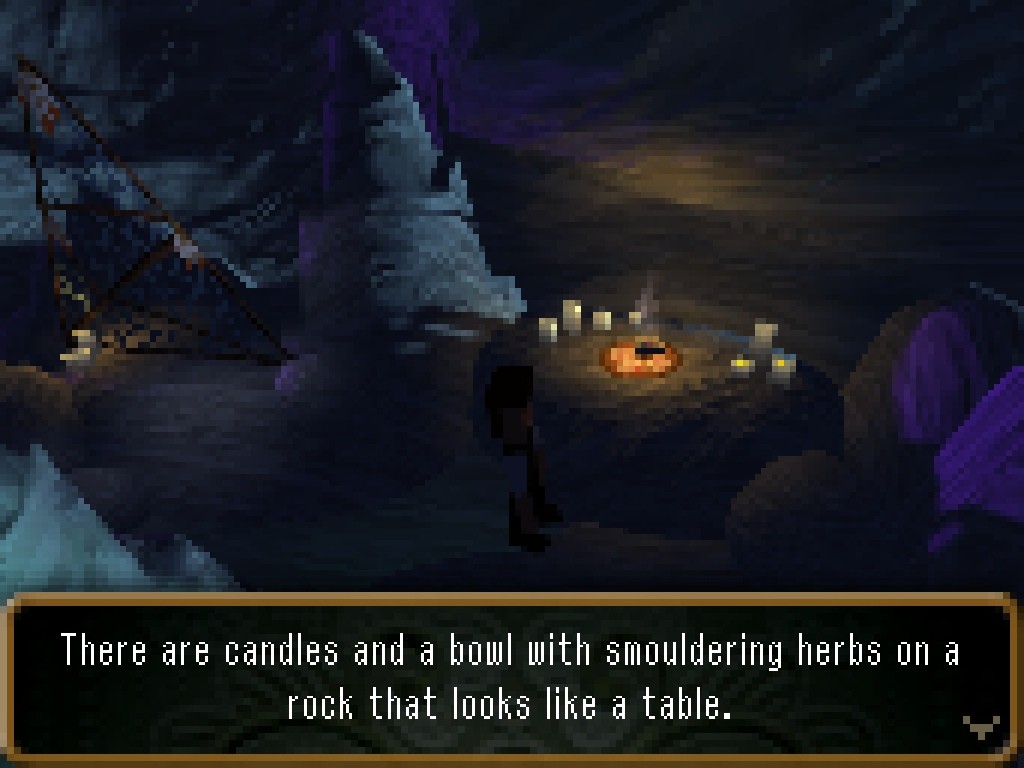Continue the dialogue via the down arrow
Viewport: 1024px width, 768px height.
pyautogui.click(x=980, y=727)
